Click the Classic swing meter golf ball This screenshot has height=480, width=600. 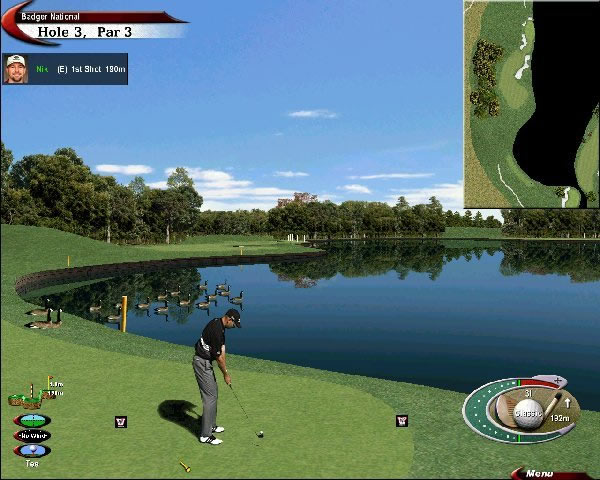coord(526,414)
